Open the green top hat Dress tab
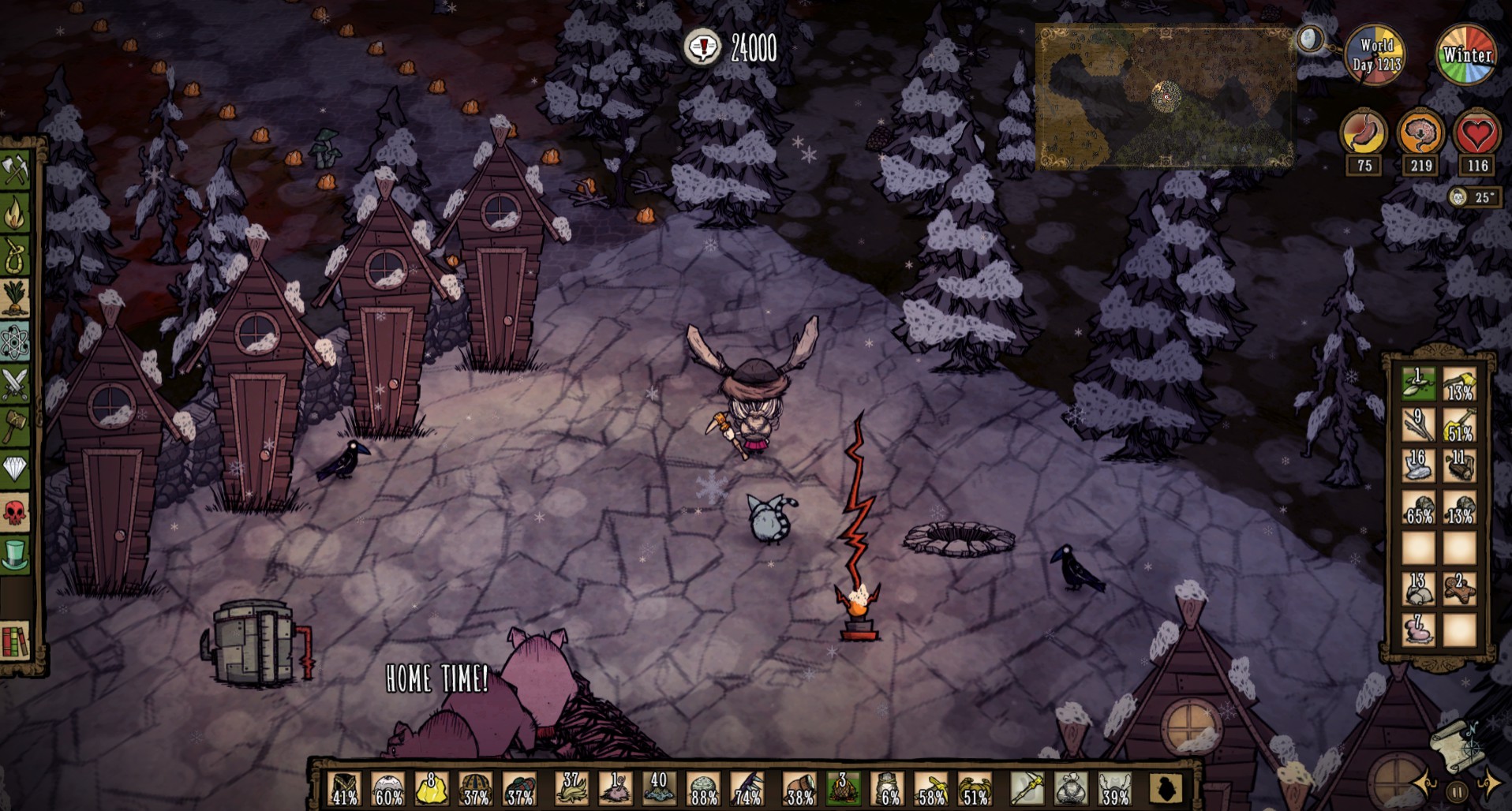 coord(15,555)
